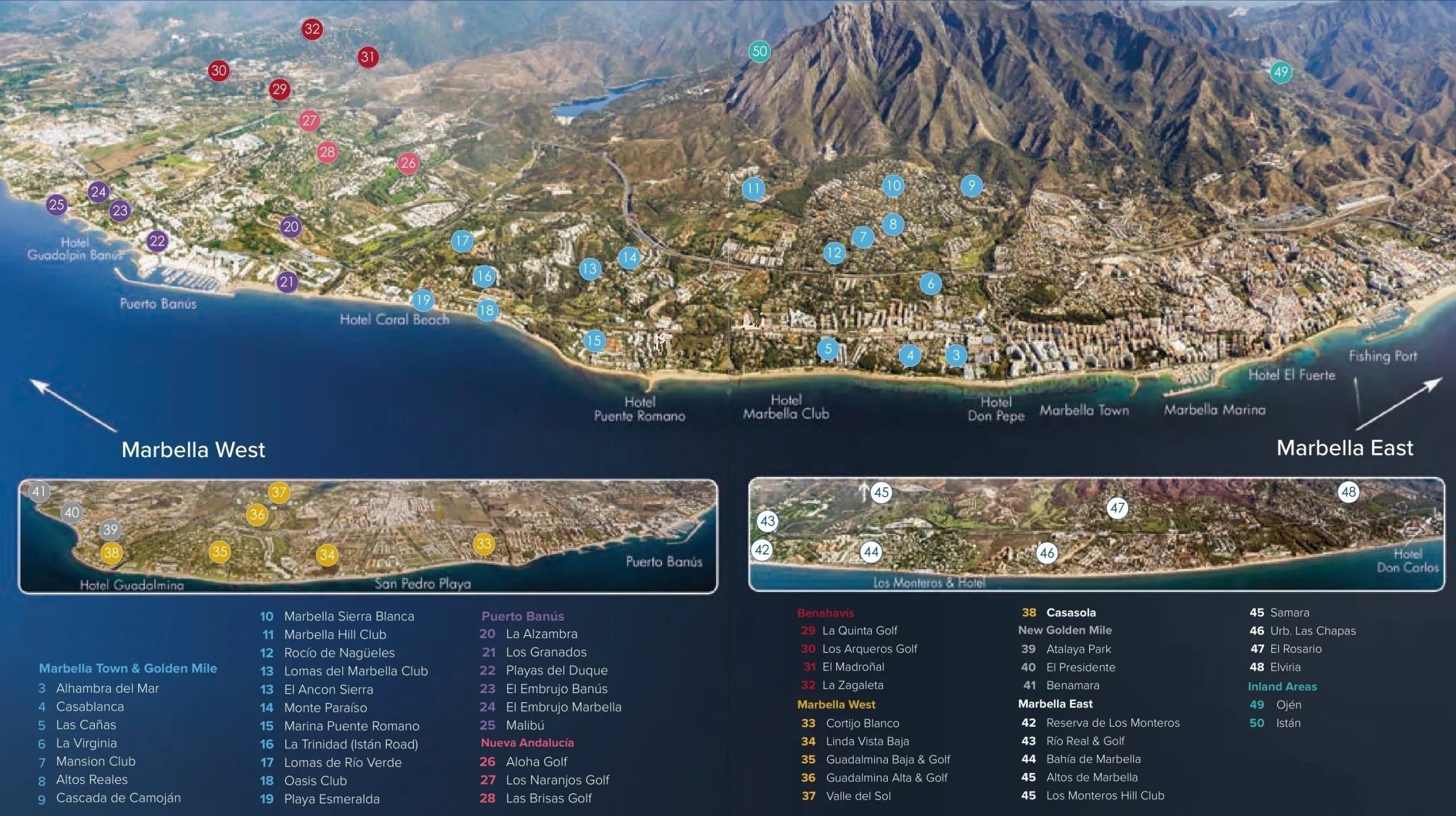Select the purple circle marker numbered 25
This screenshot has width=1456, height=816.
click(57, 205)
